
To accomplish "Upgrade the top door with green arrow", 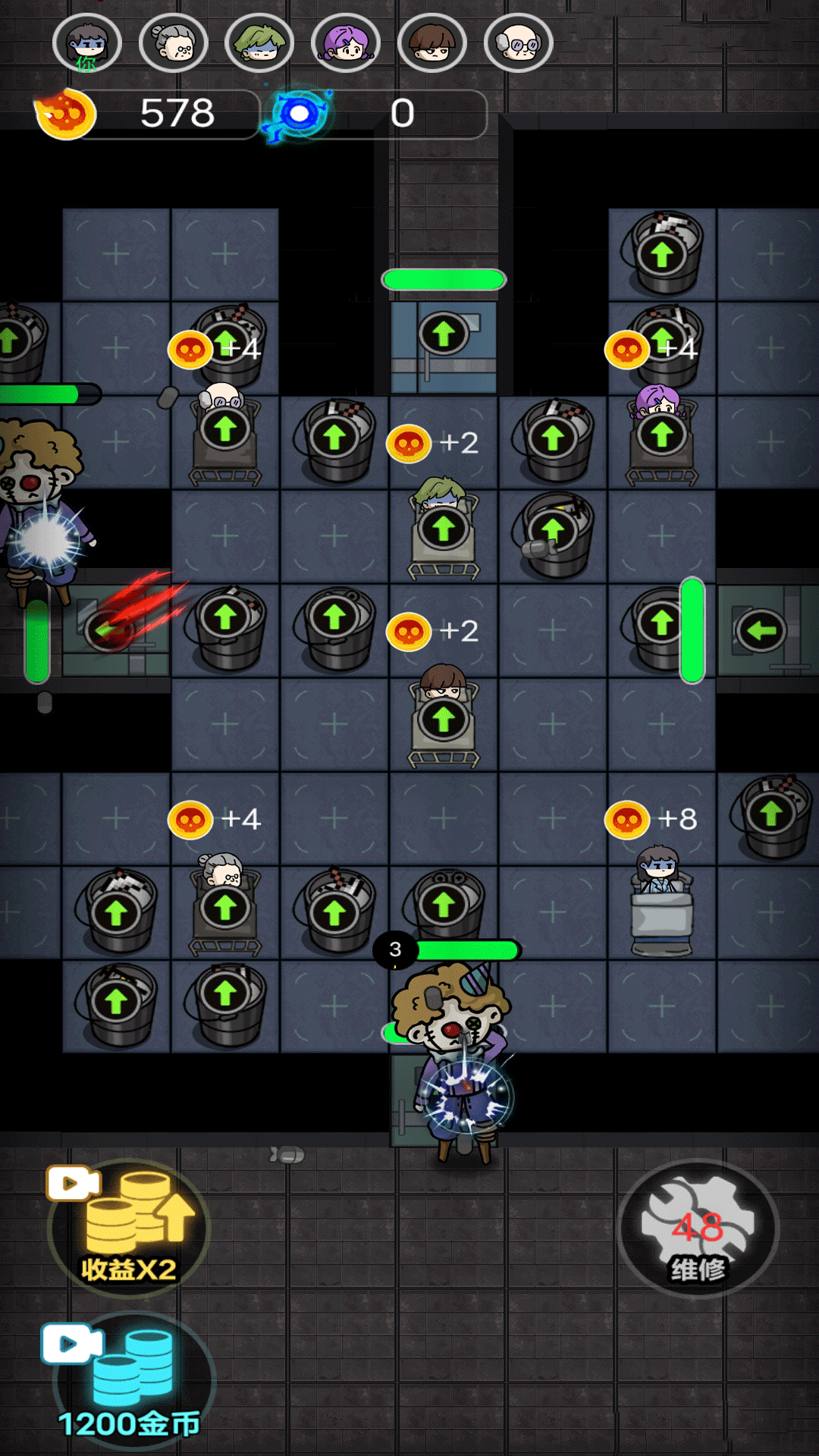I will click(x=444, y=334).
